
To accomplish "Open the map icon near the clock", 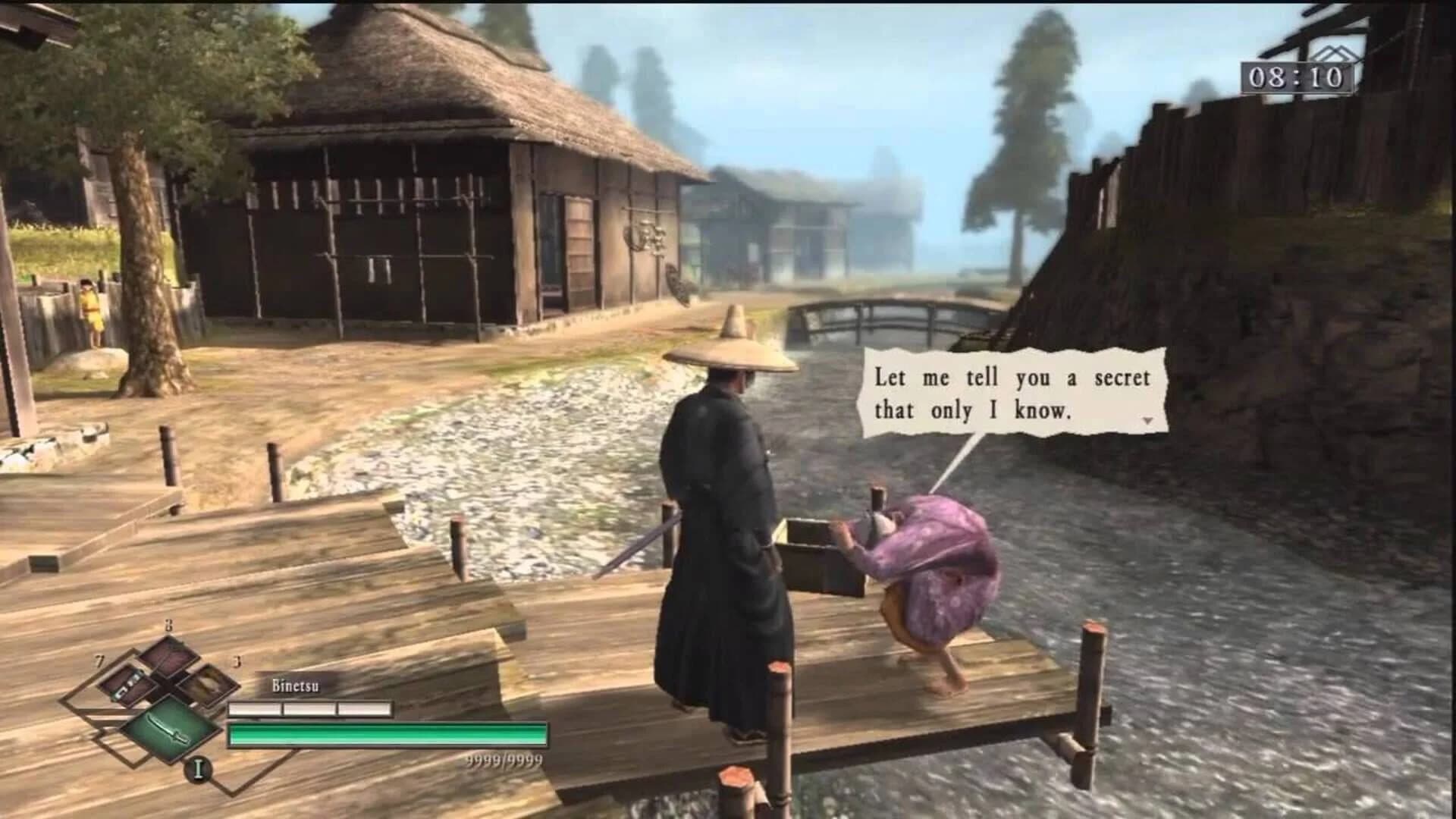I will (1336, 53).
